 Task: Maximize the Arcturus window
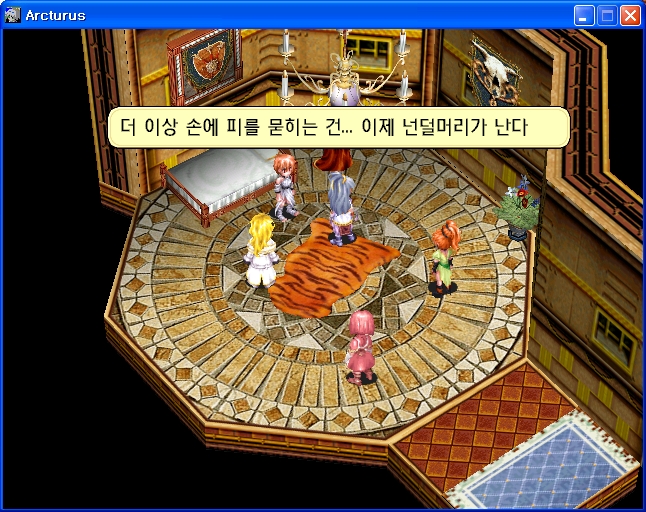(x=607, y=15)
